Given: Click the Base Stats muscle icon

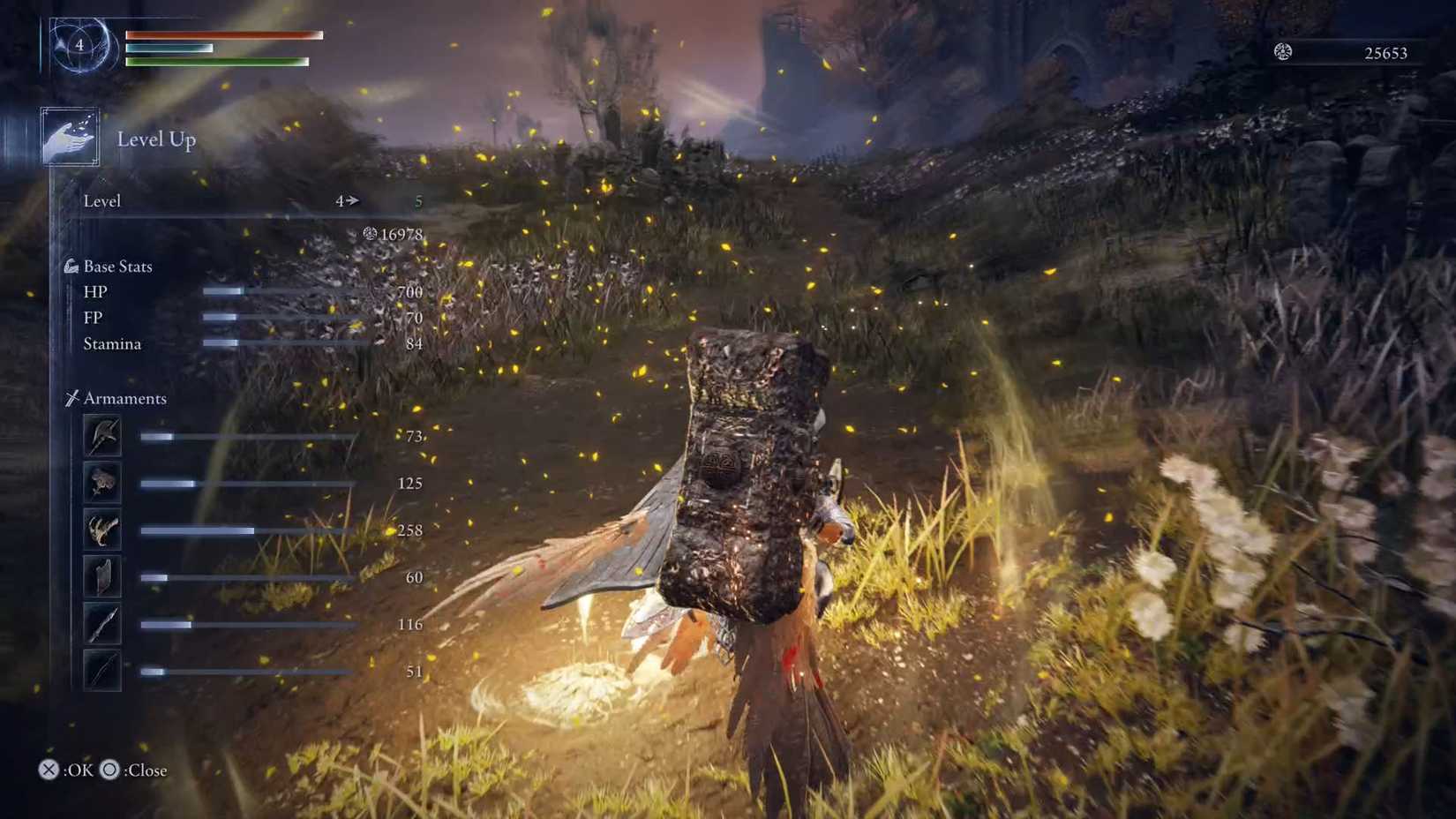Looking at the screenshot, I should [x=71, y=265].
